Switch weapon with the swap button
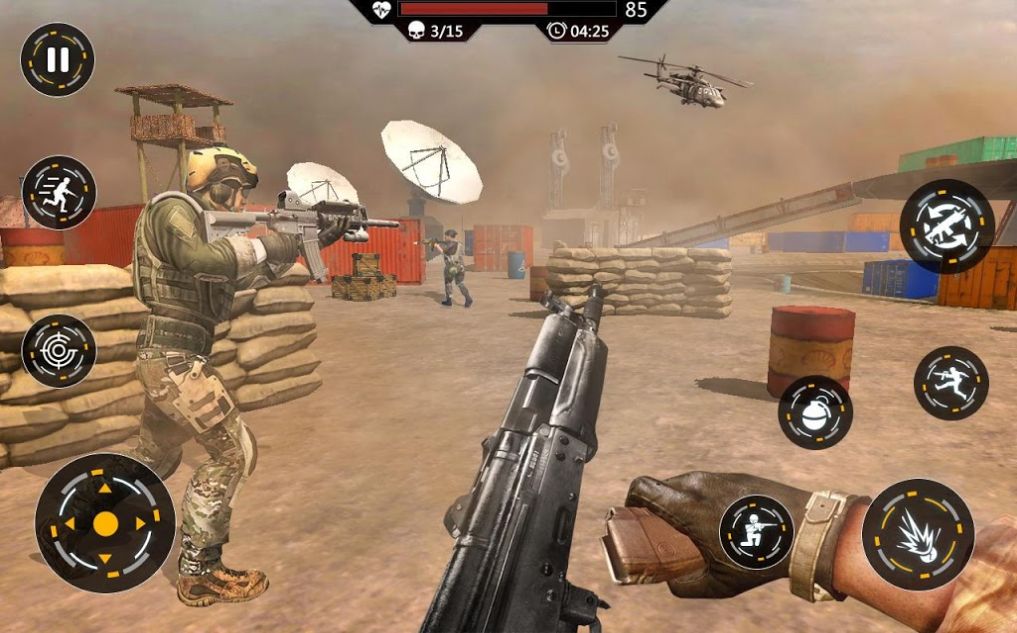This screenshot has height=633, width=1017. click(946, 226)
